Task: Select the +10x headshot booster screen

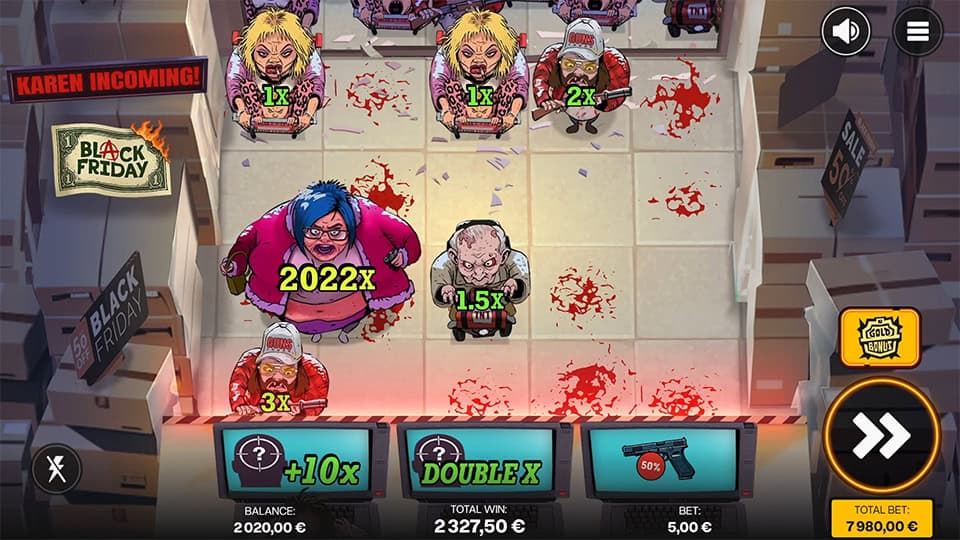Action: [x=301, y=461]
